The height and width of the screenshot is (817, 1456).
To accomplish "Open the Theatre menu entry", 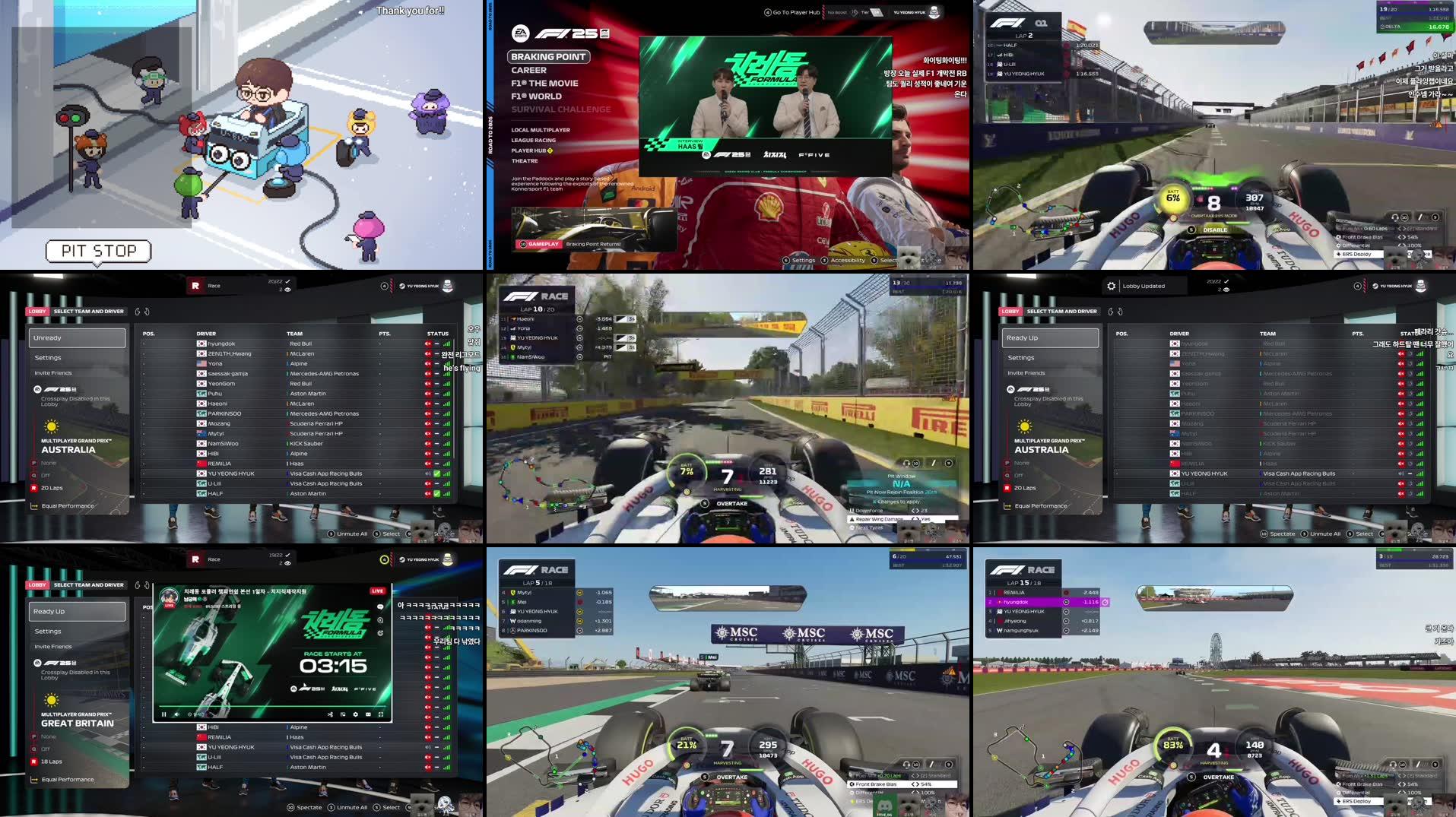I will click(524, 161).
